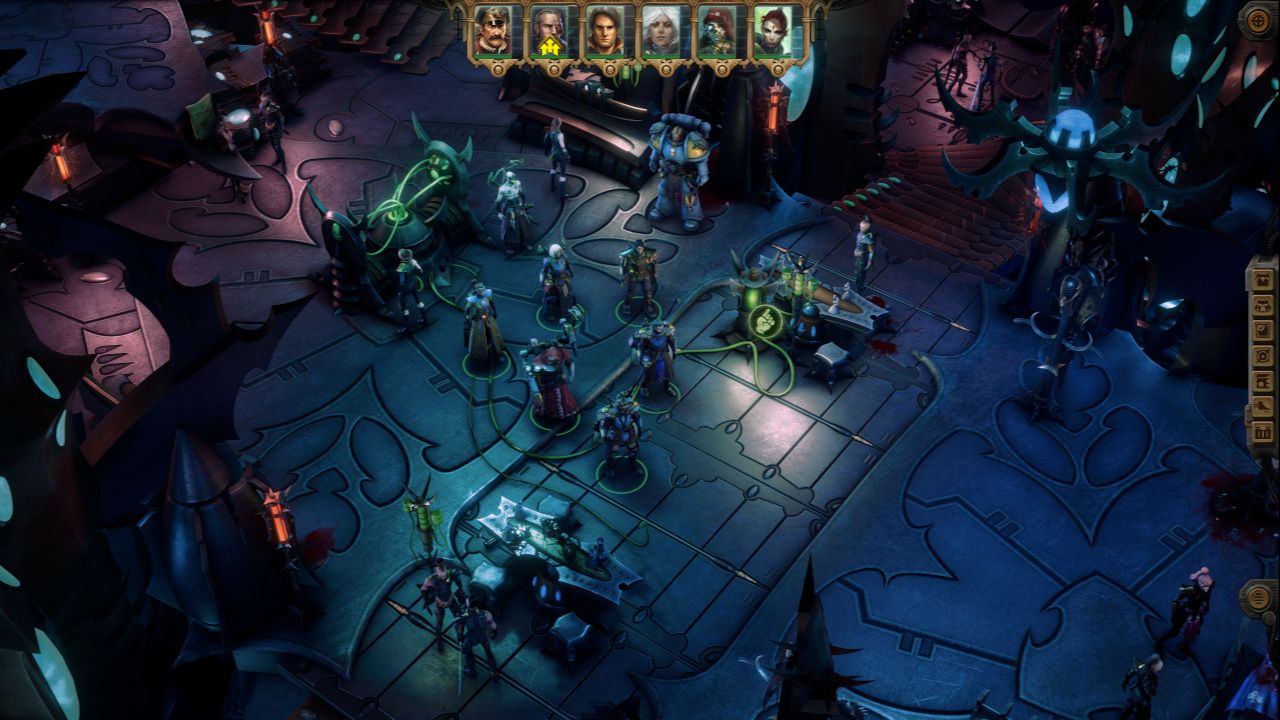
Task: Click the golden emblem on the bottom-right edge
Action: coord(1258,598)
